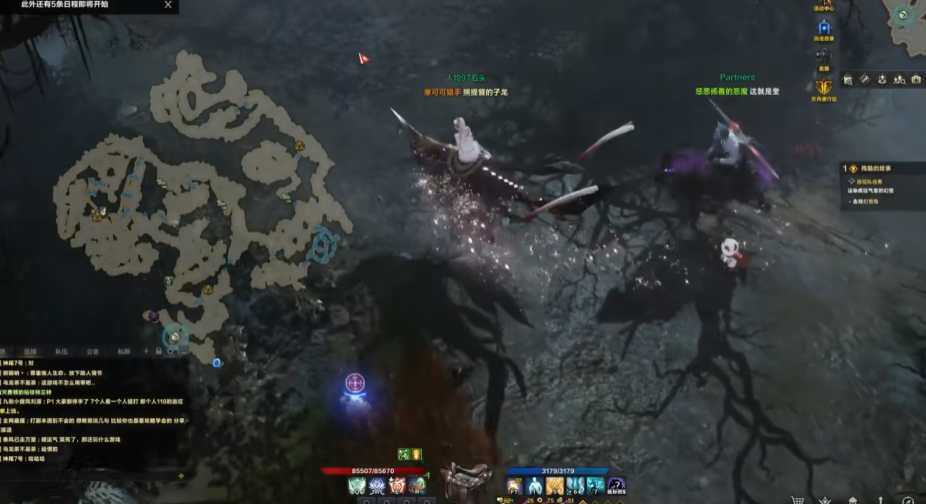Open the 方舟通行证 pass icon

point(824,87)
